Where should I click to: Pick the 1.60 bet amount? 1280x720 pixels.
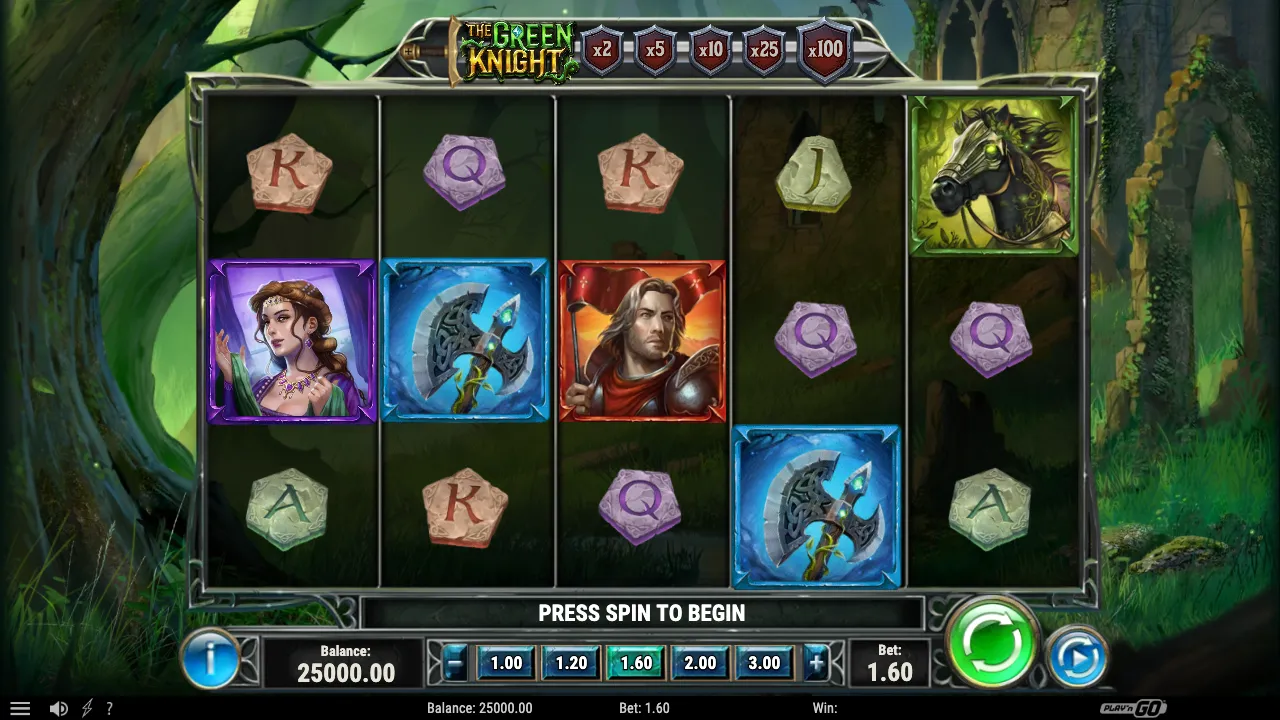tap(636, 662)
